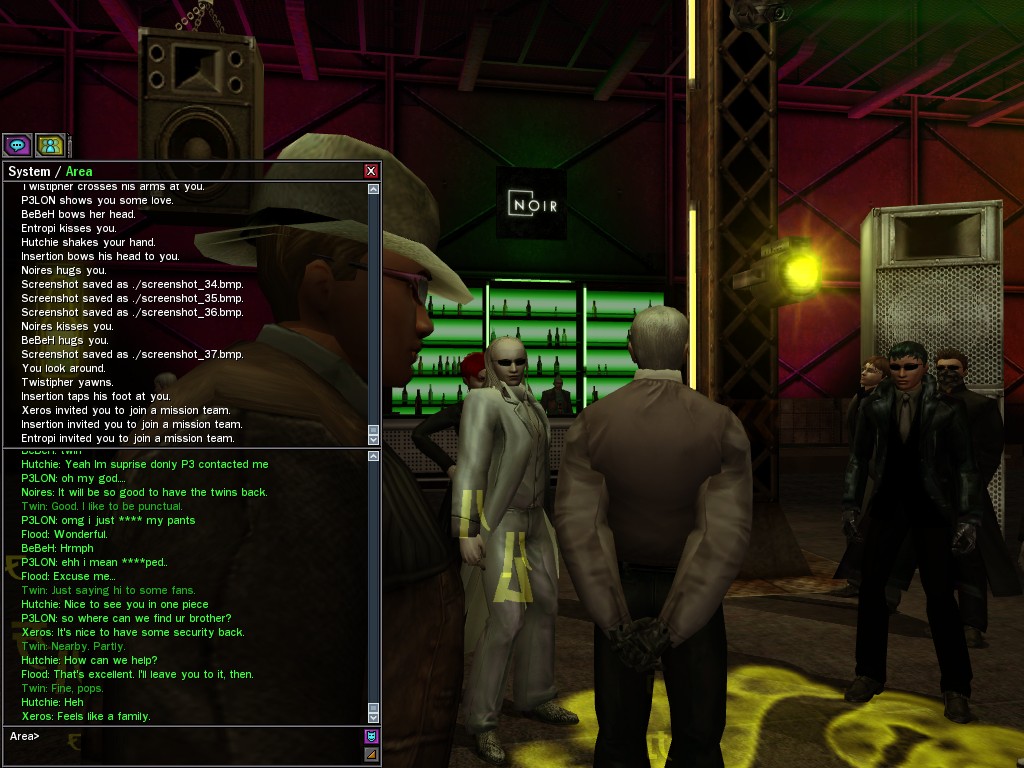Click the system log's scroll-up arrow

click(x=373, y=189)
